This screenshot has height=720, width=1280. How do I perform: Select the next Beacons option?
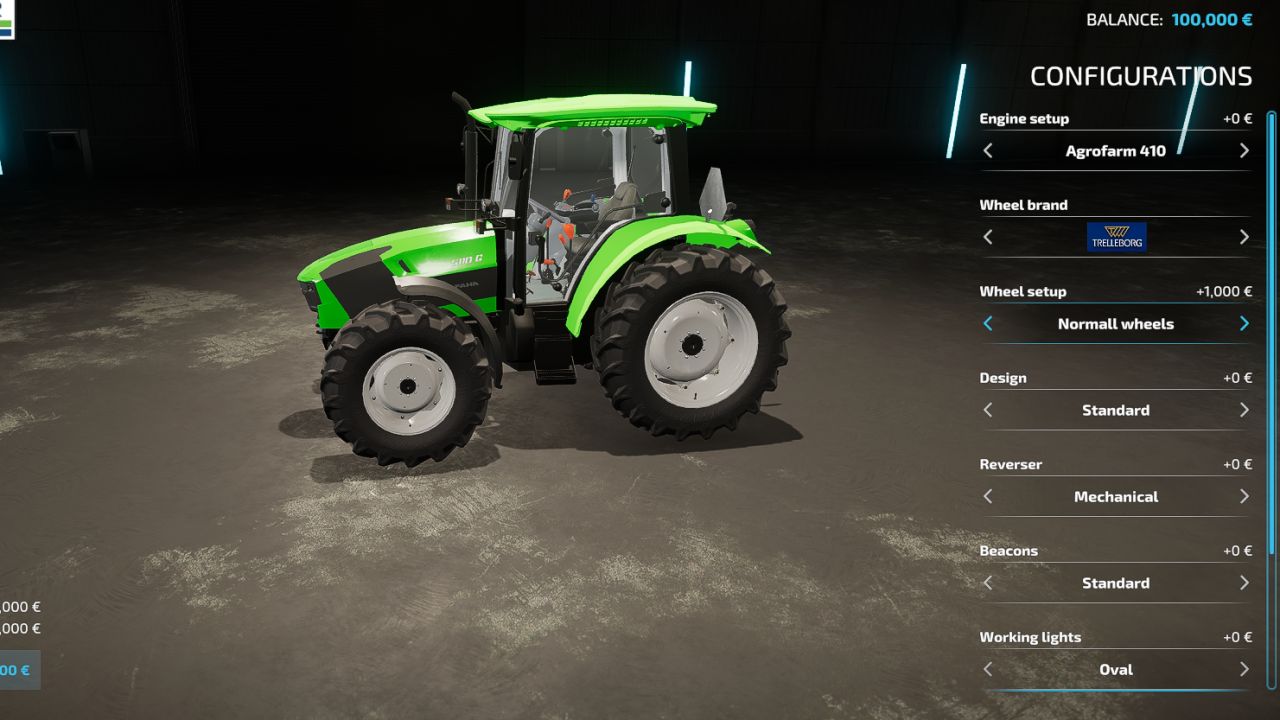click(x=1244, y=583)
